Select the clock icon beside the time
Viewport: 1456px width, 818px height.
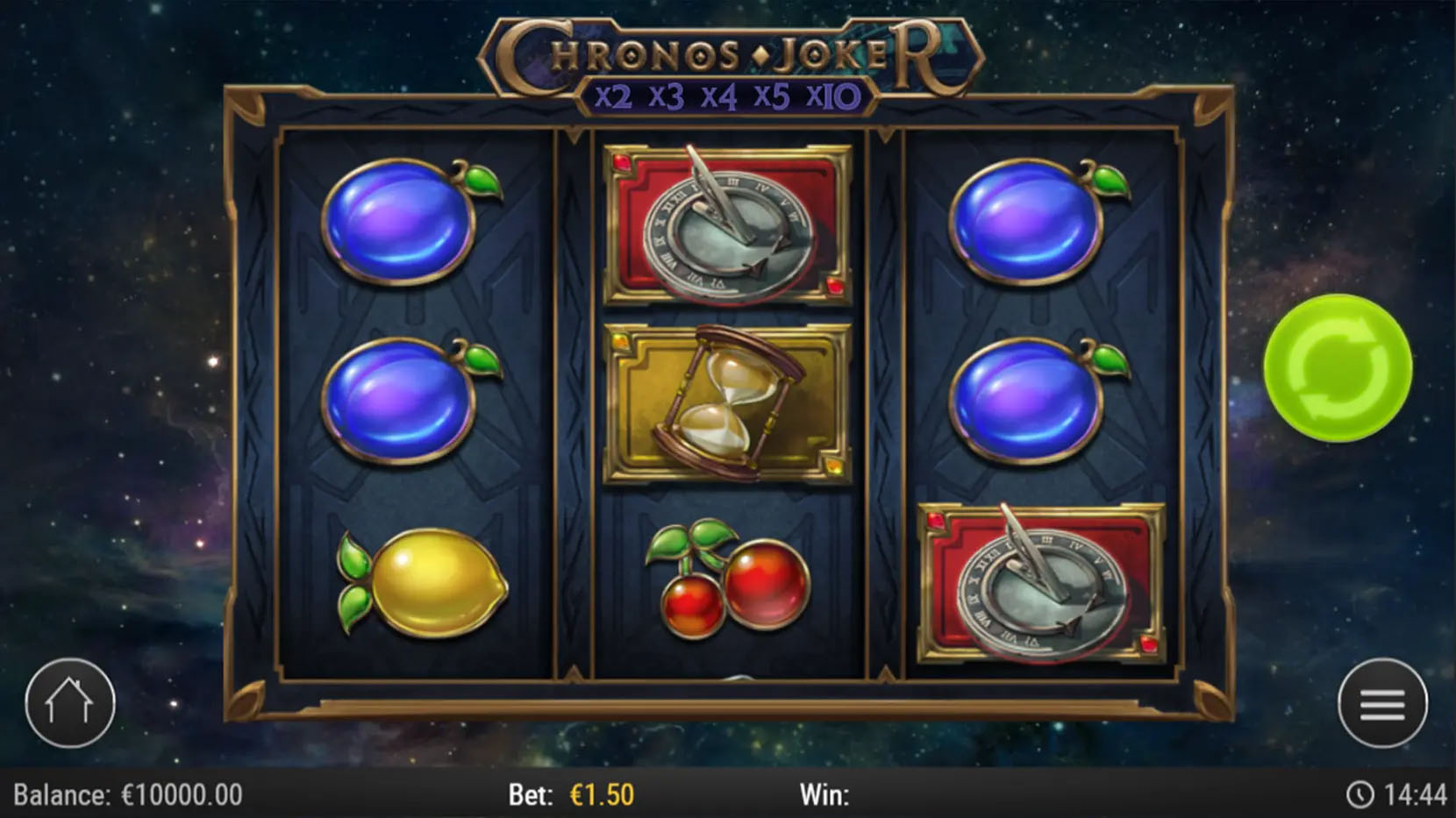[1360, 792]
